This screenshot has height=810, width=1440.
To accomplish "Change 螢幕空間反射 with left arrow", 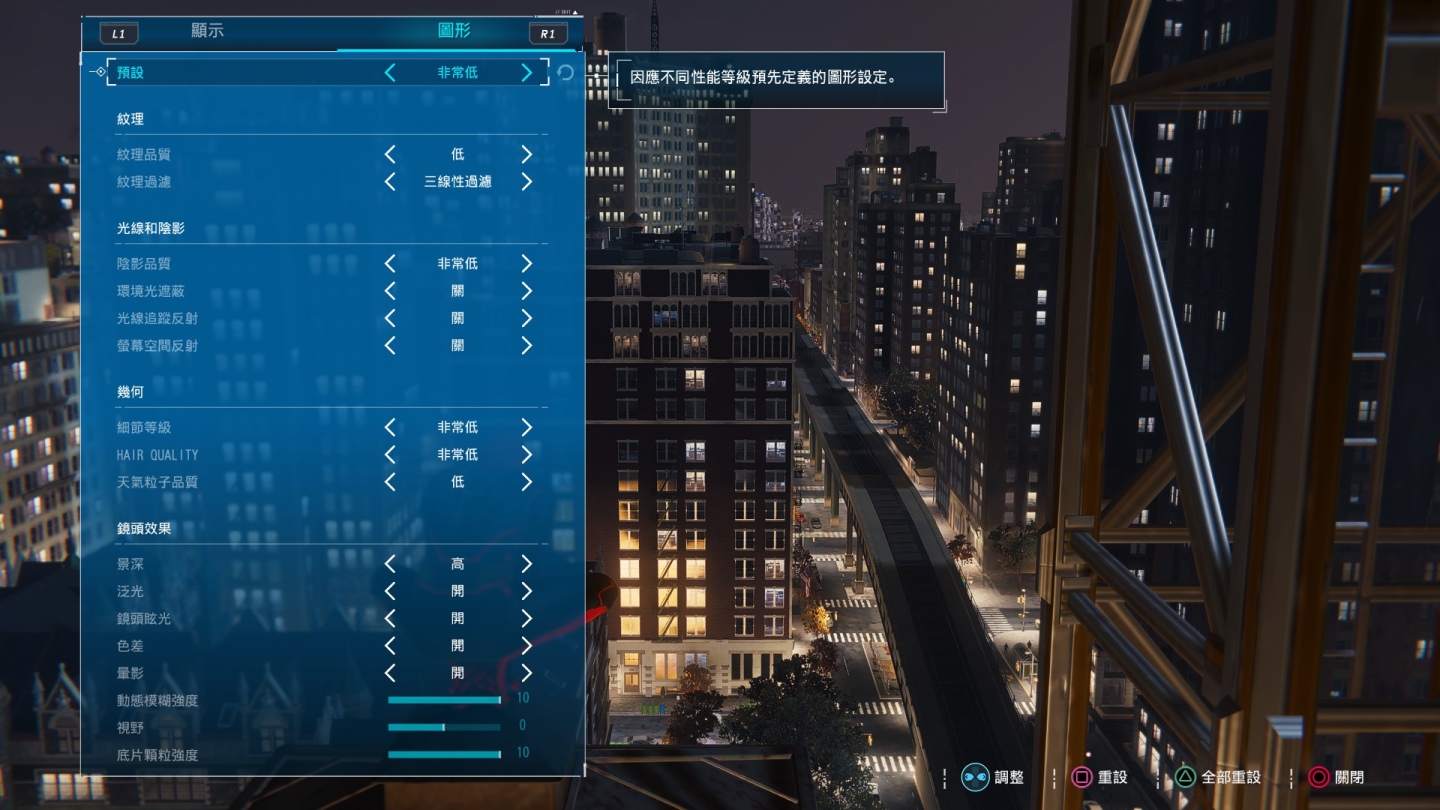I will (x=390, y=345).
